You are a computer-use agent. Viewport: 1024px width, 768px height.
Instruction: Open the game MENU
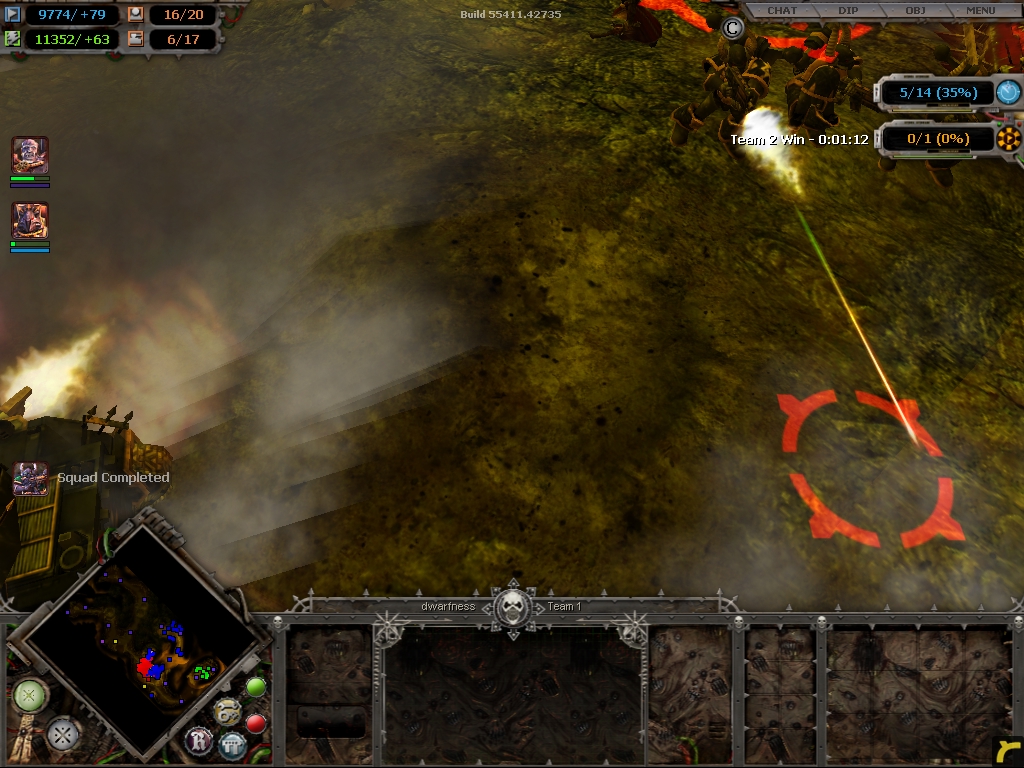[980, 11]
